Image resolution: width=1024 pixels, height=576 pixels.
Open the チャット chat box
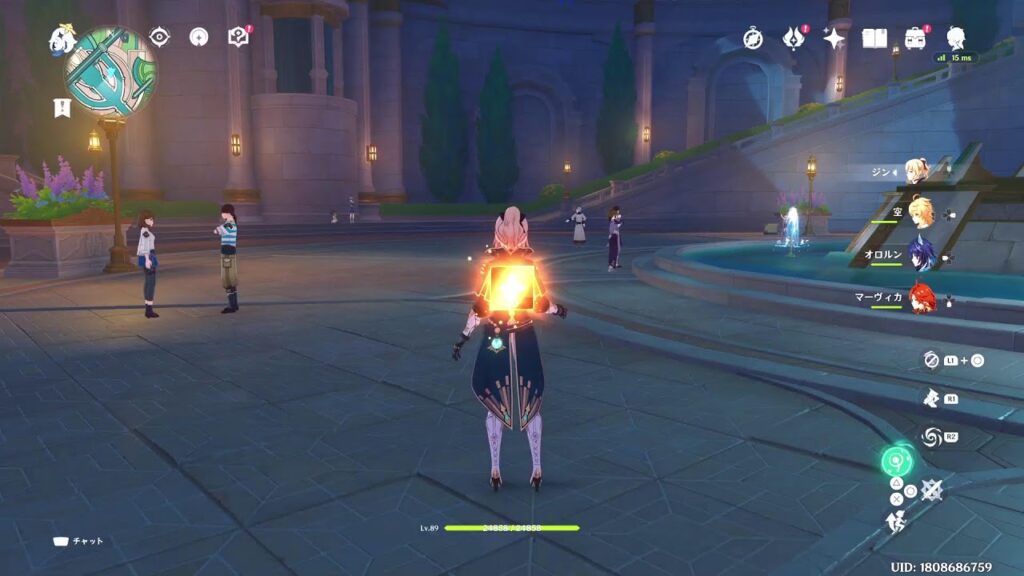point(79,541)
